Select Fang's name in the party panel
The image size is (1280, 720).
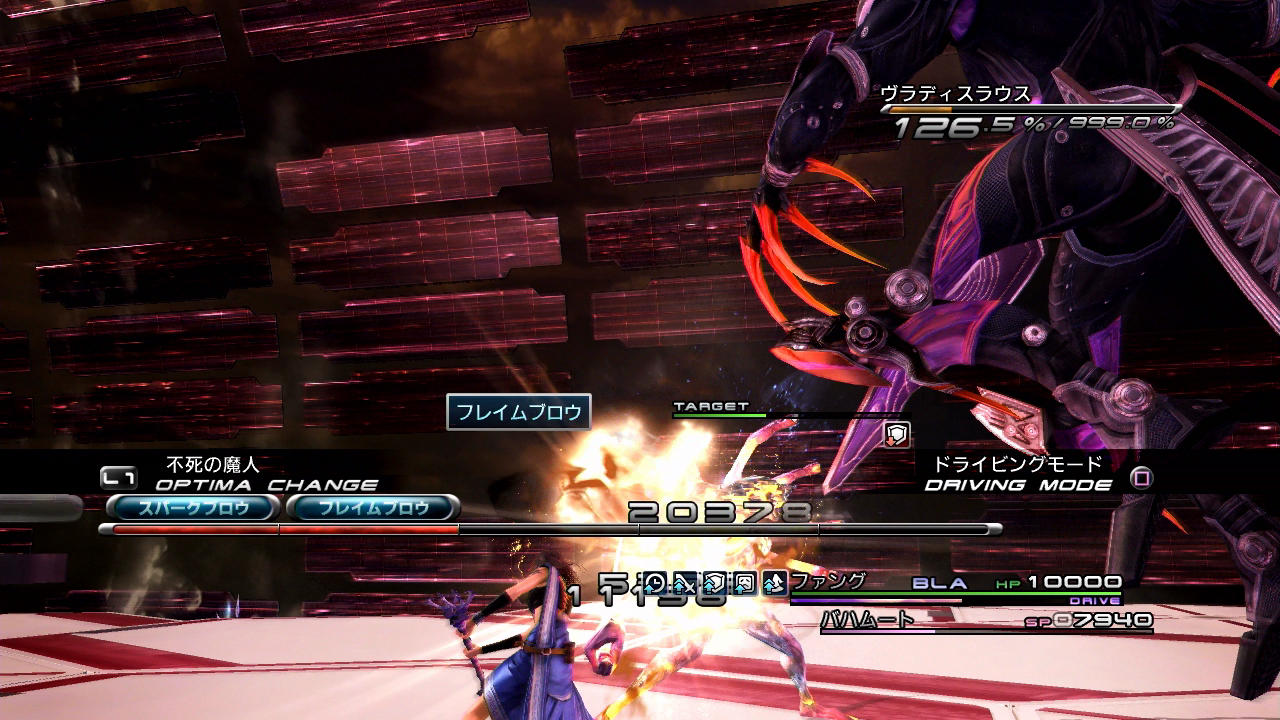(827, 581)
